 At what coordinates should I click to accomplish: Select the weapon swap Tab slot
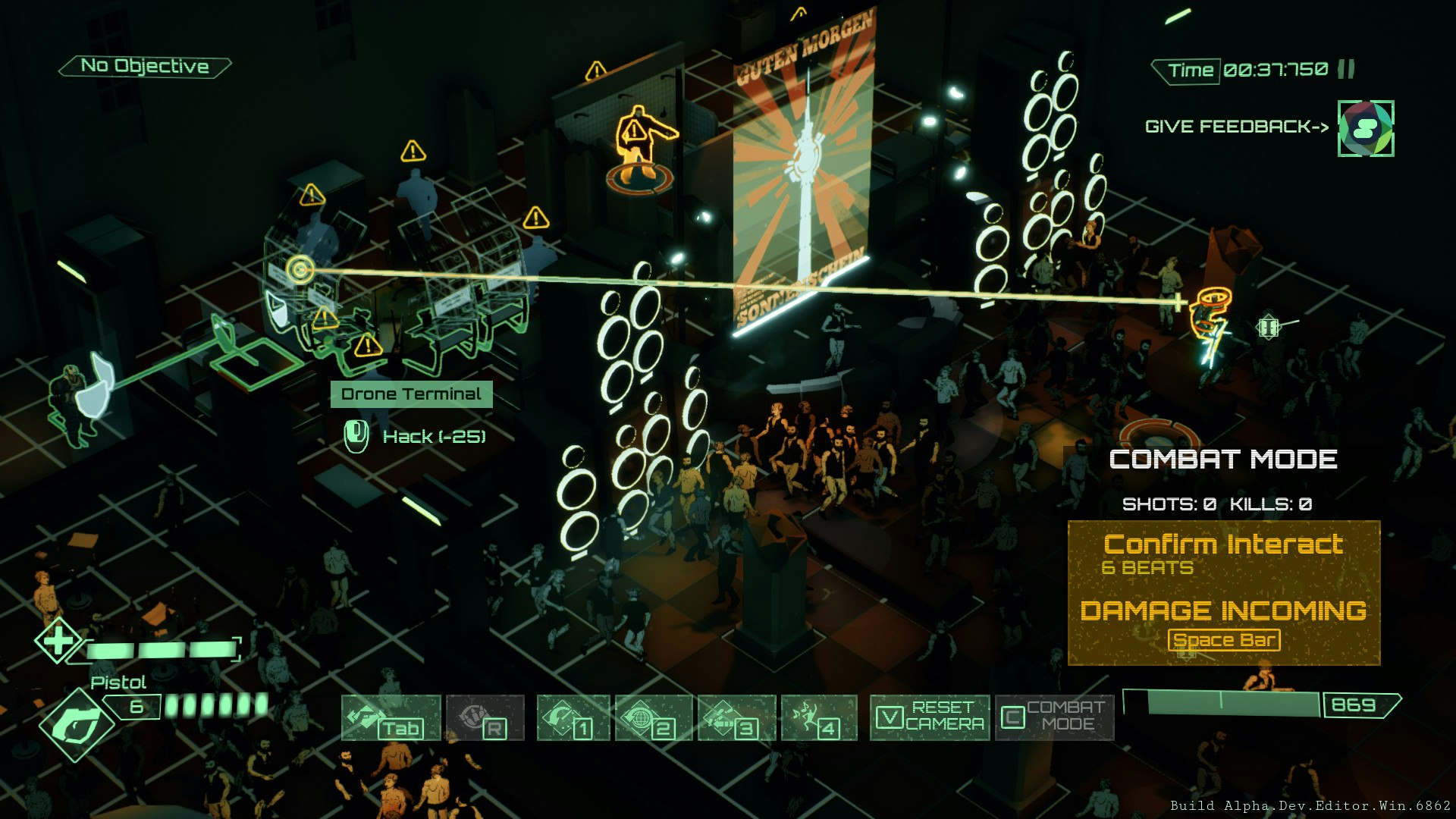point(391,717)
